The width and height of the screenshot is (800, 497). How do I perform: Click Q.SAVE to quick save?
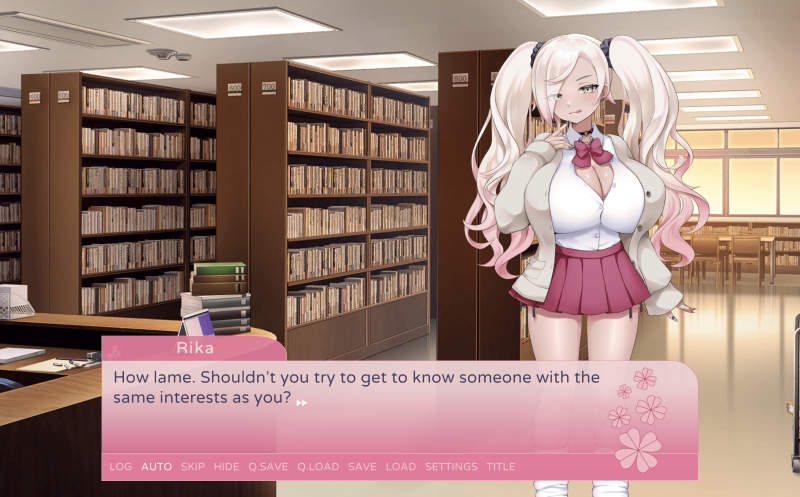tap(268, 467)
